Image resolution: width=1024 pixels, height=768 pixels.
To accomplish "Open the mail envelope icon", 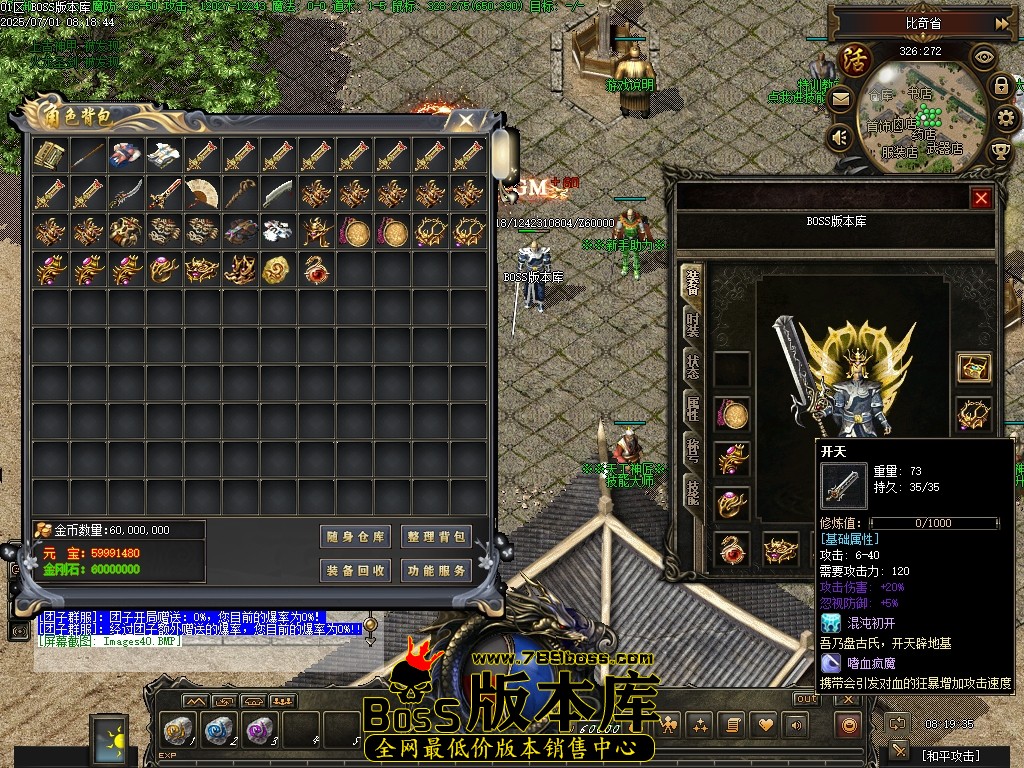I will pyautogui.click(x=840, y=99).
